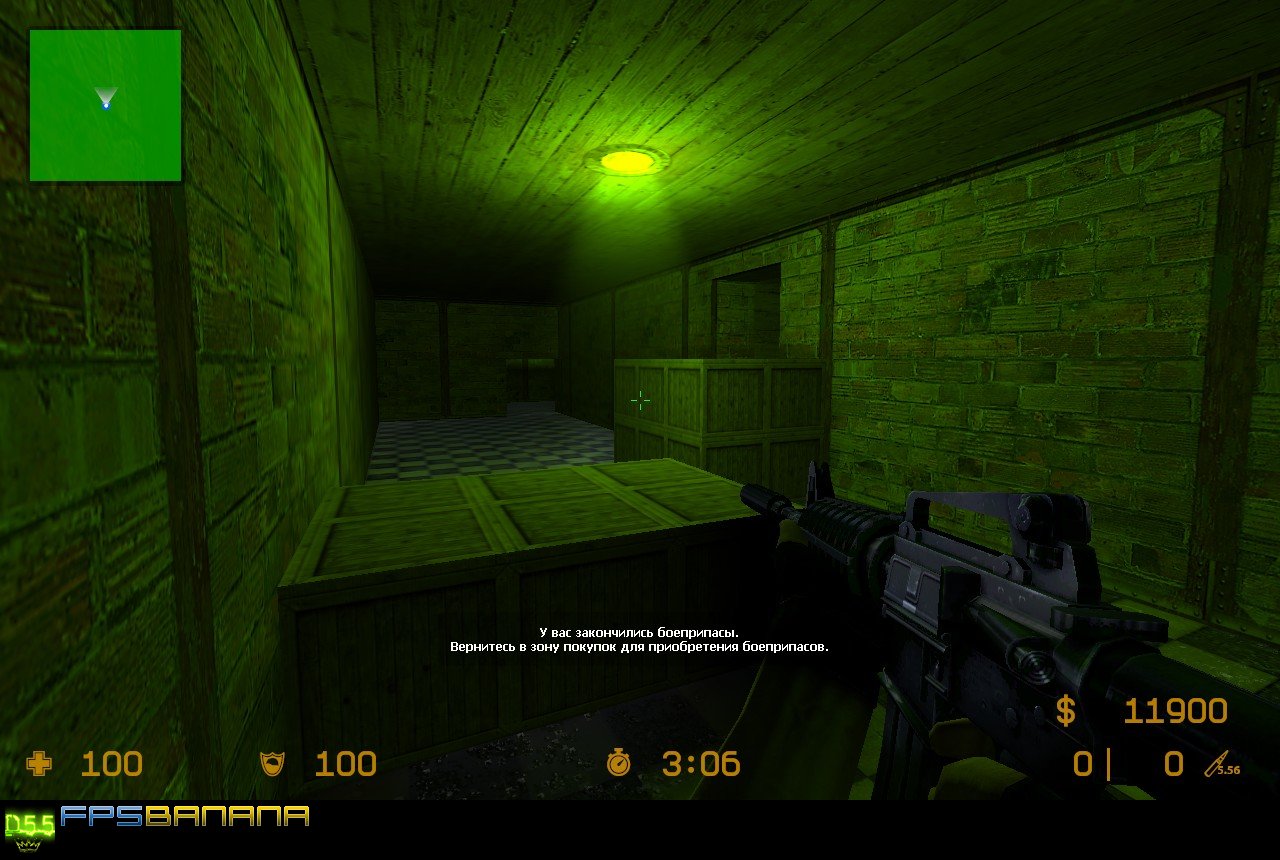Open the FPSBanana watermark logo
The height and width of the screenshot is (860, 1280).
184,817
